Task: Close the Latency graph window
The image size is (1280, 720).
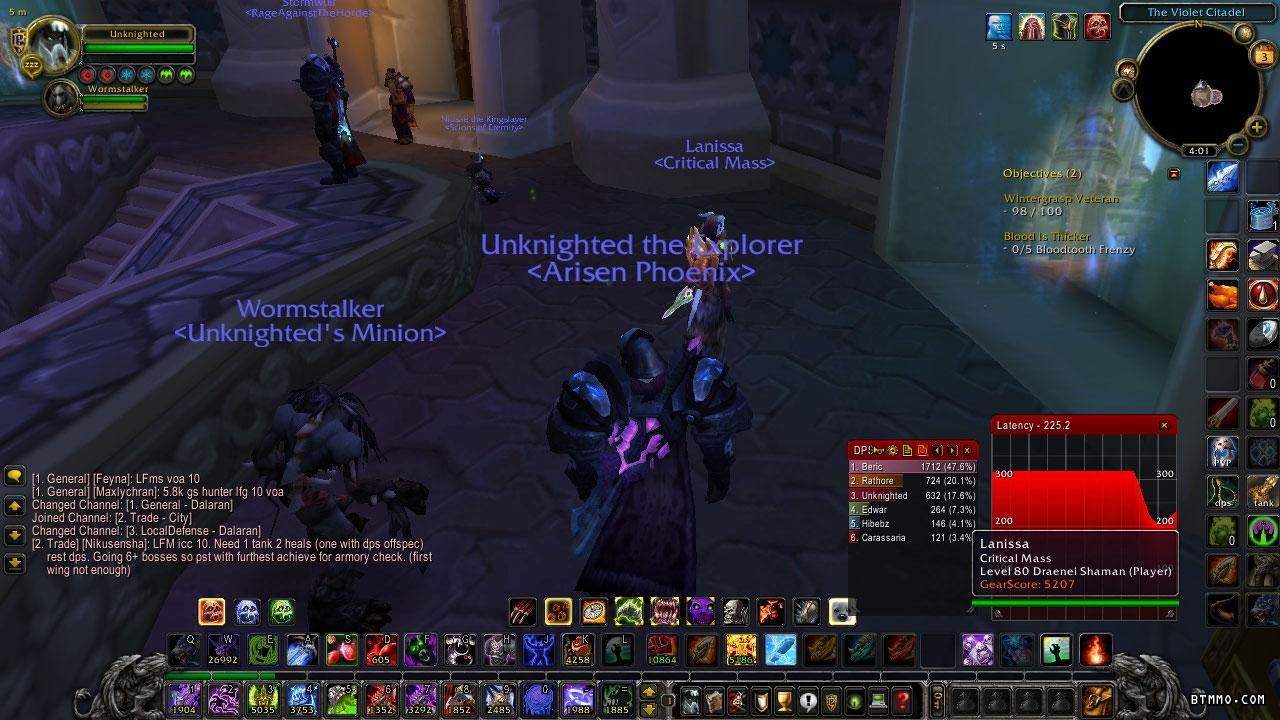Action: pyautogui.click(x=1164, y=425)
